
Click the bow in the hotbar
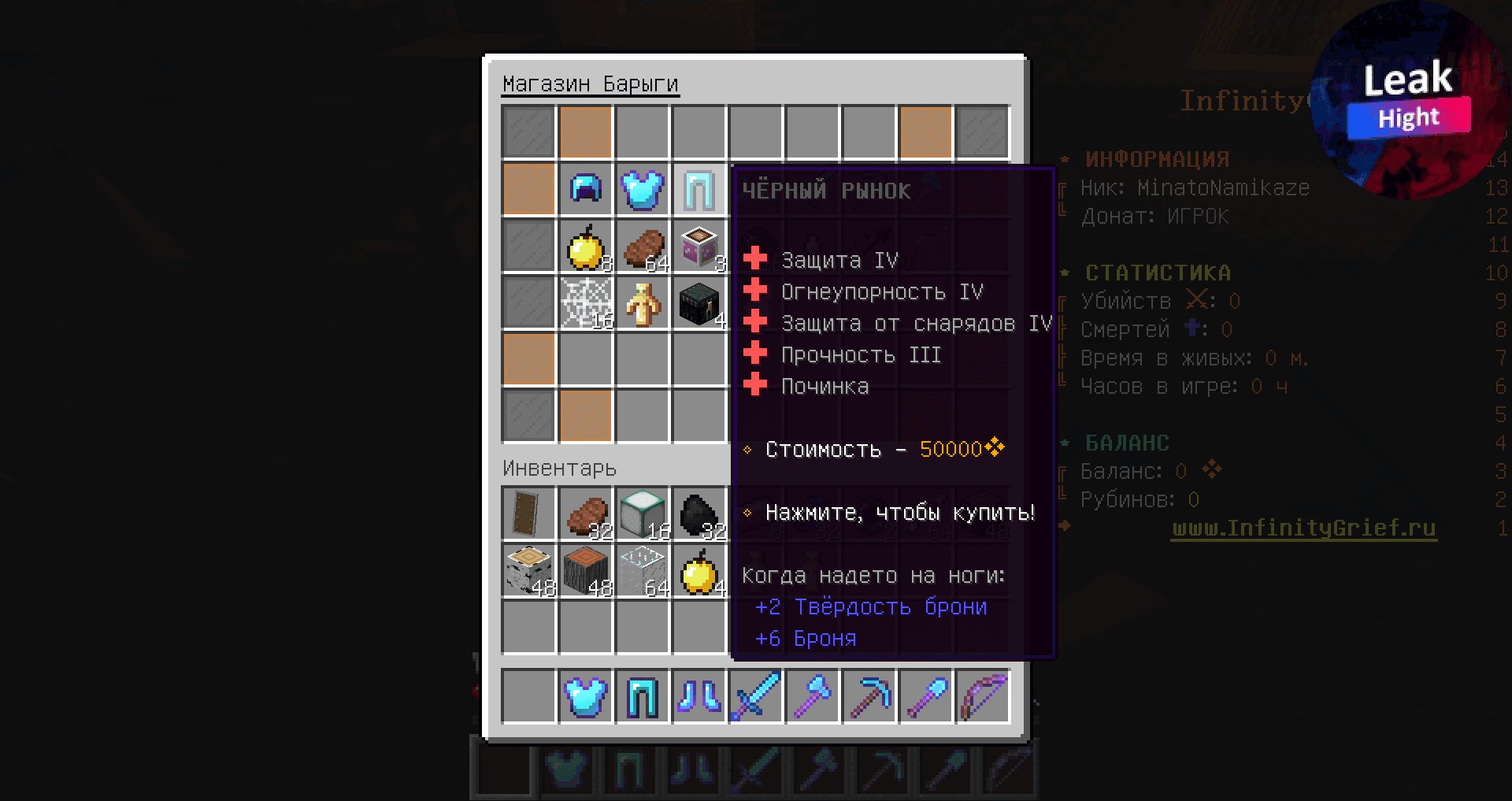point(983,696)
